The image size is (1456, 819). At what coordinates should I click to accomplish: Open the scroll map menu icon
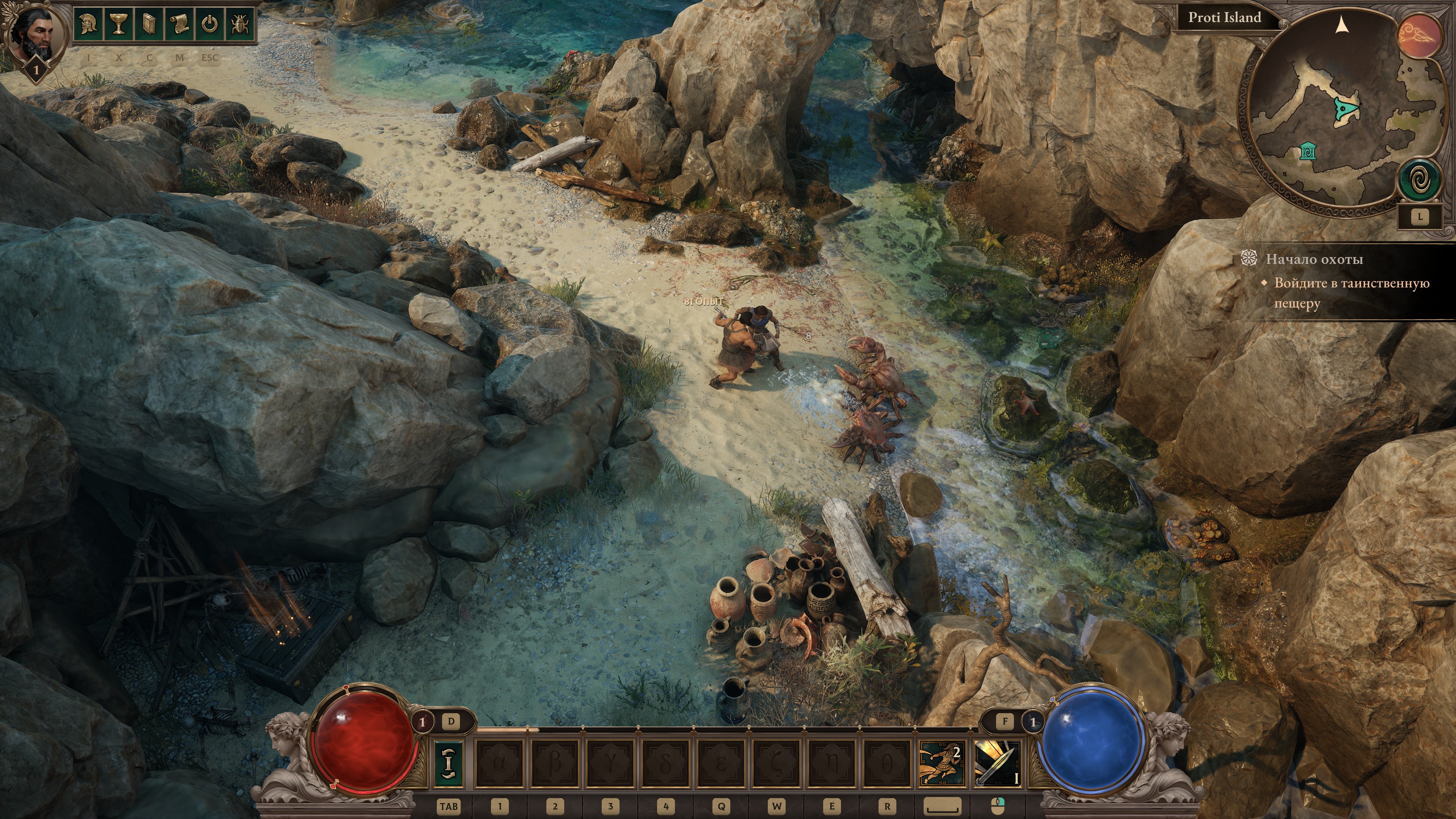coord(179,24)
